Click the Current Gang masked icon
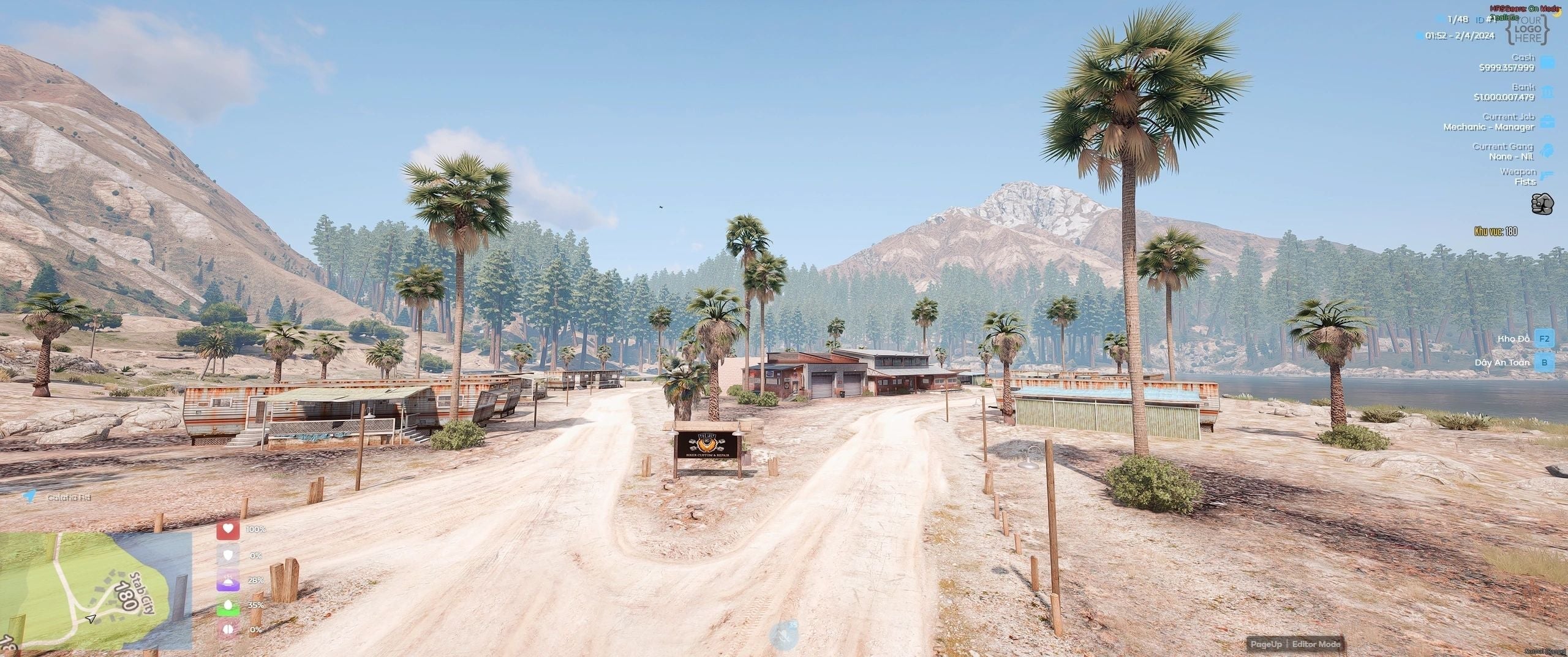The height and width of the screenshot is (657, 1568). pos(1547,151)
